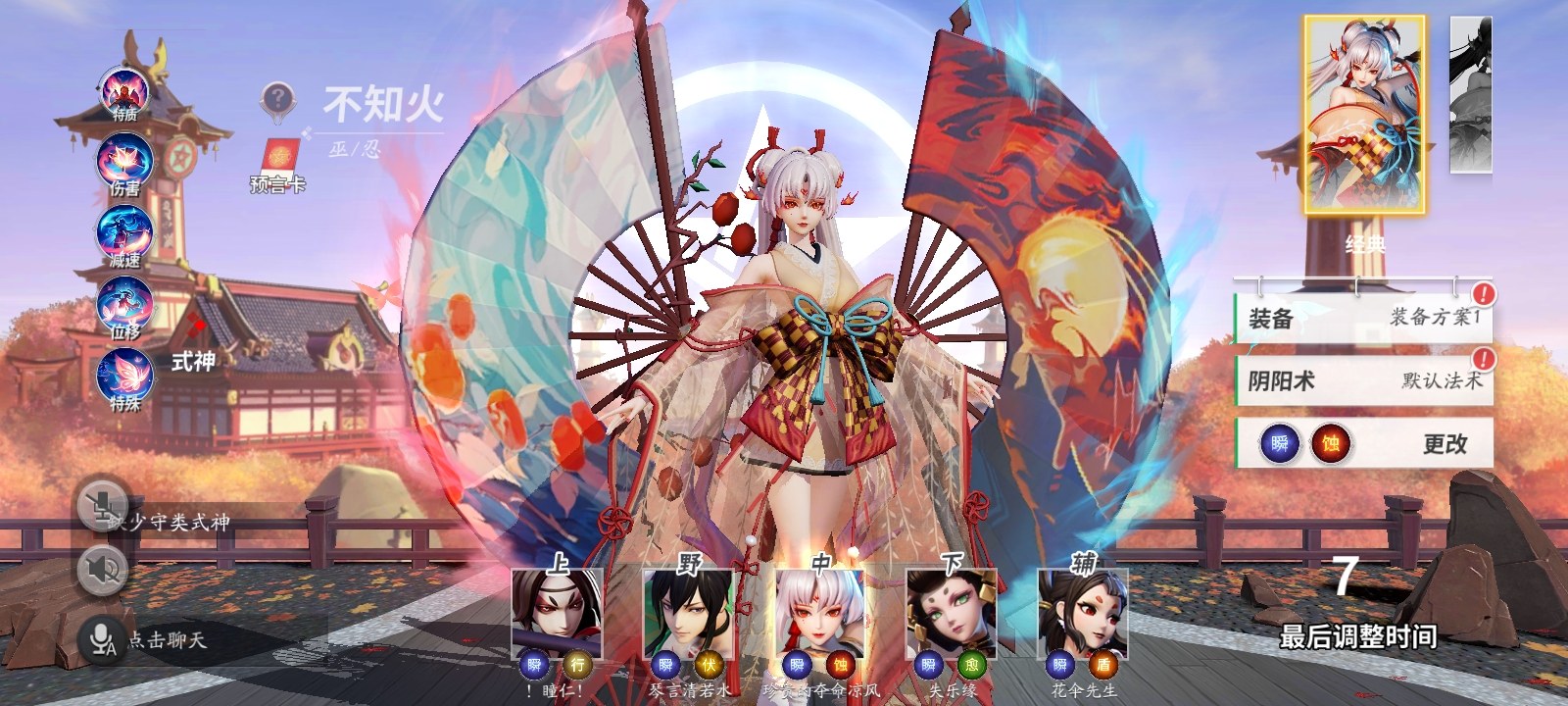Open the 预言卡 prophecy card
This screenshot has width=1568, height=706.
tap(278, 164)
